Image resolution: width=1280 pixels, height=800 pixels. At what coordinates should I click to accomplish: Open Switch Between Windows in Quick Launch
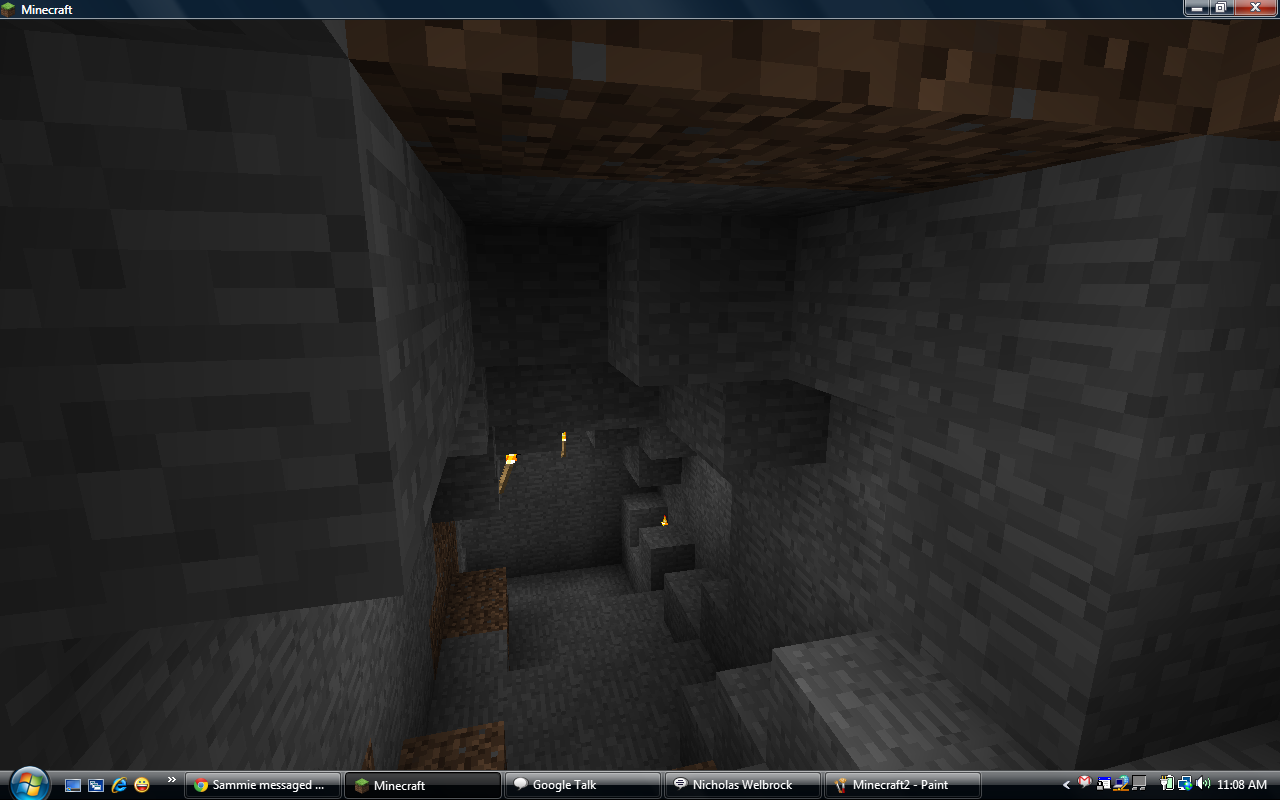(95, 785)
